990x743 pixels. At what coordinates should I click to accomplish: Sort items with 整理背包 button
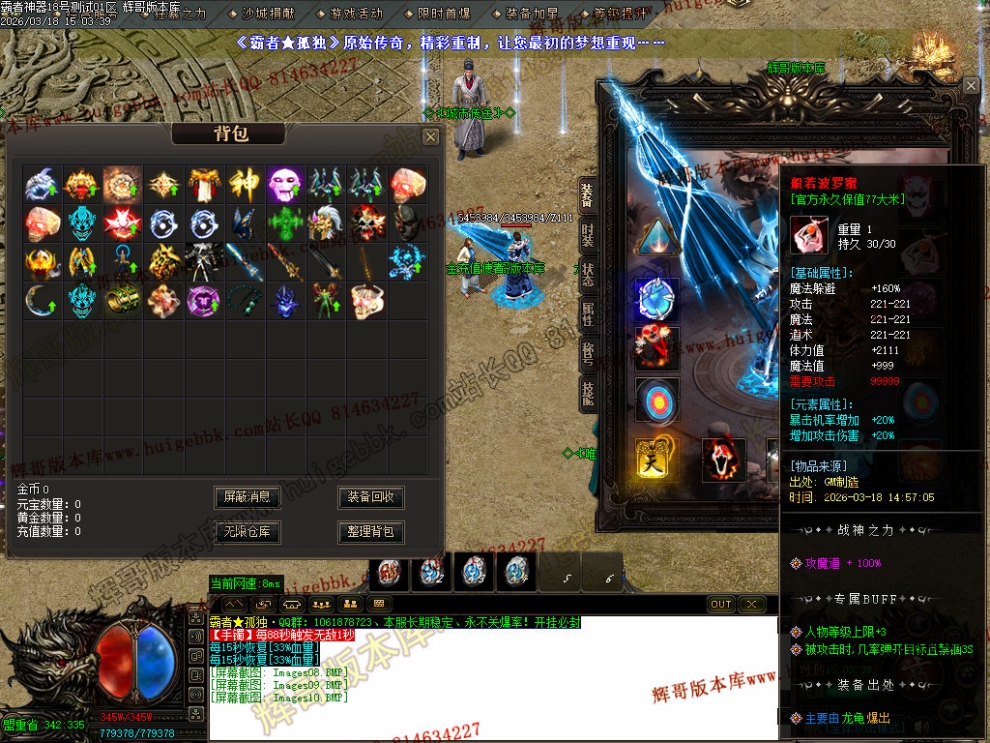pos(371,531)
